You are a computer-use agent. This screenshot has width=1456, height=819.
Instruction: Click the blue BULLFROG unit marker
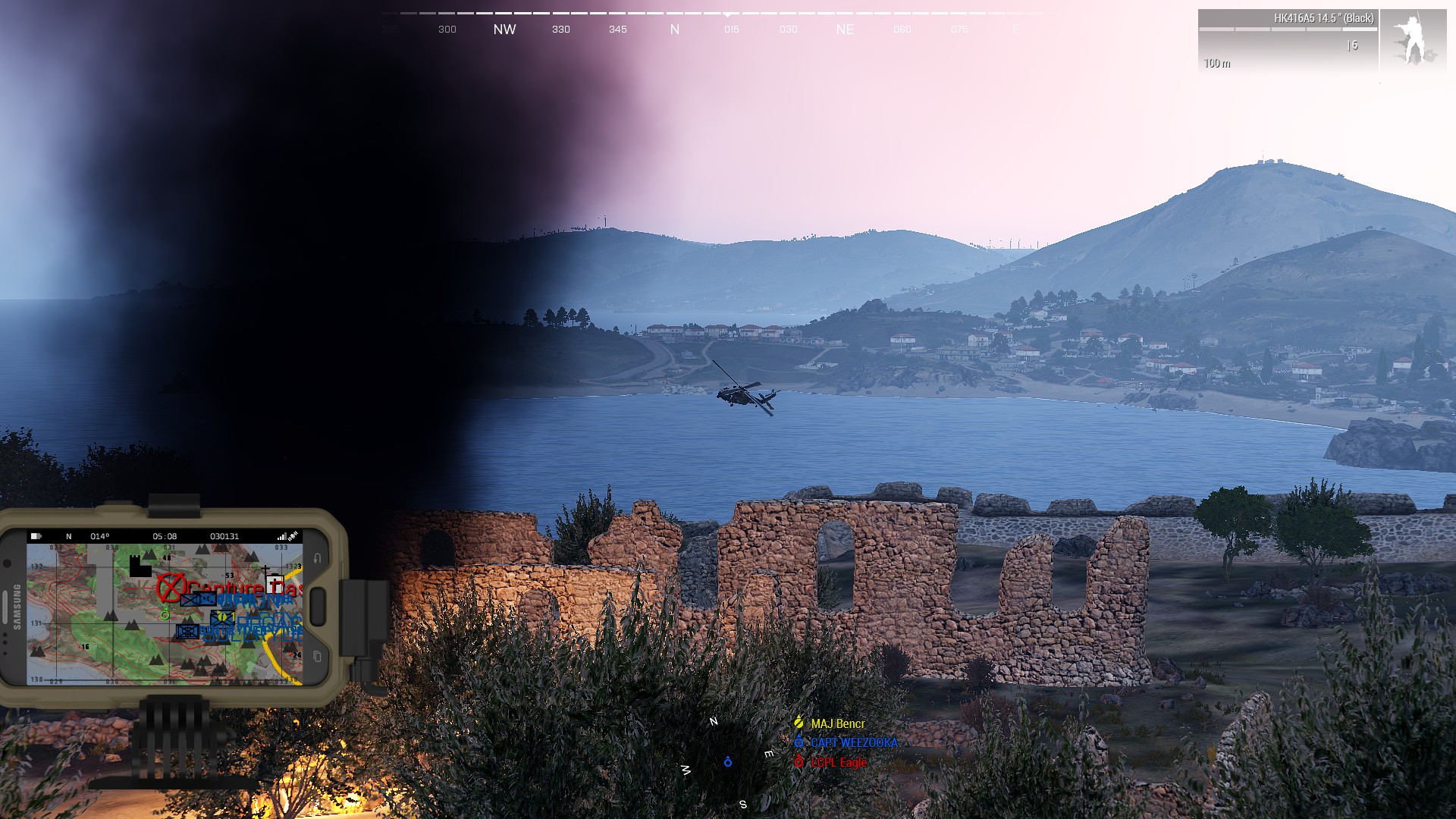187,632
